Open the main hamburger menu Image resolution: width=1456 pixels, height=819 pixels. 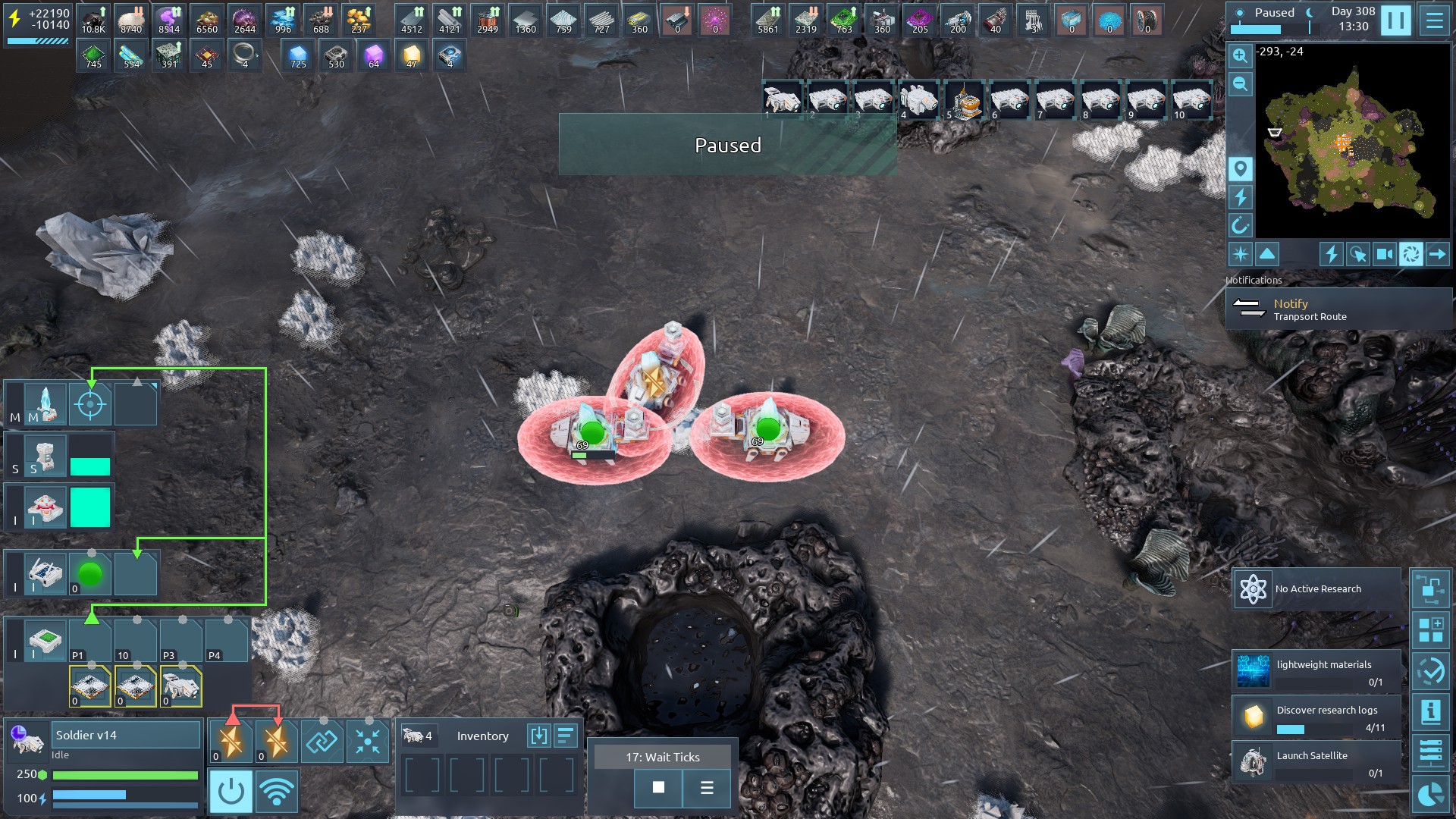(x=1434, y=20)
